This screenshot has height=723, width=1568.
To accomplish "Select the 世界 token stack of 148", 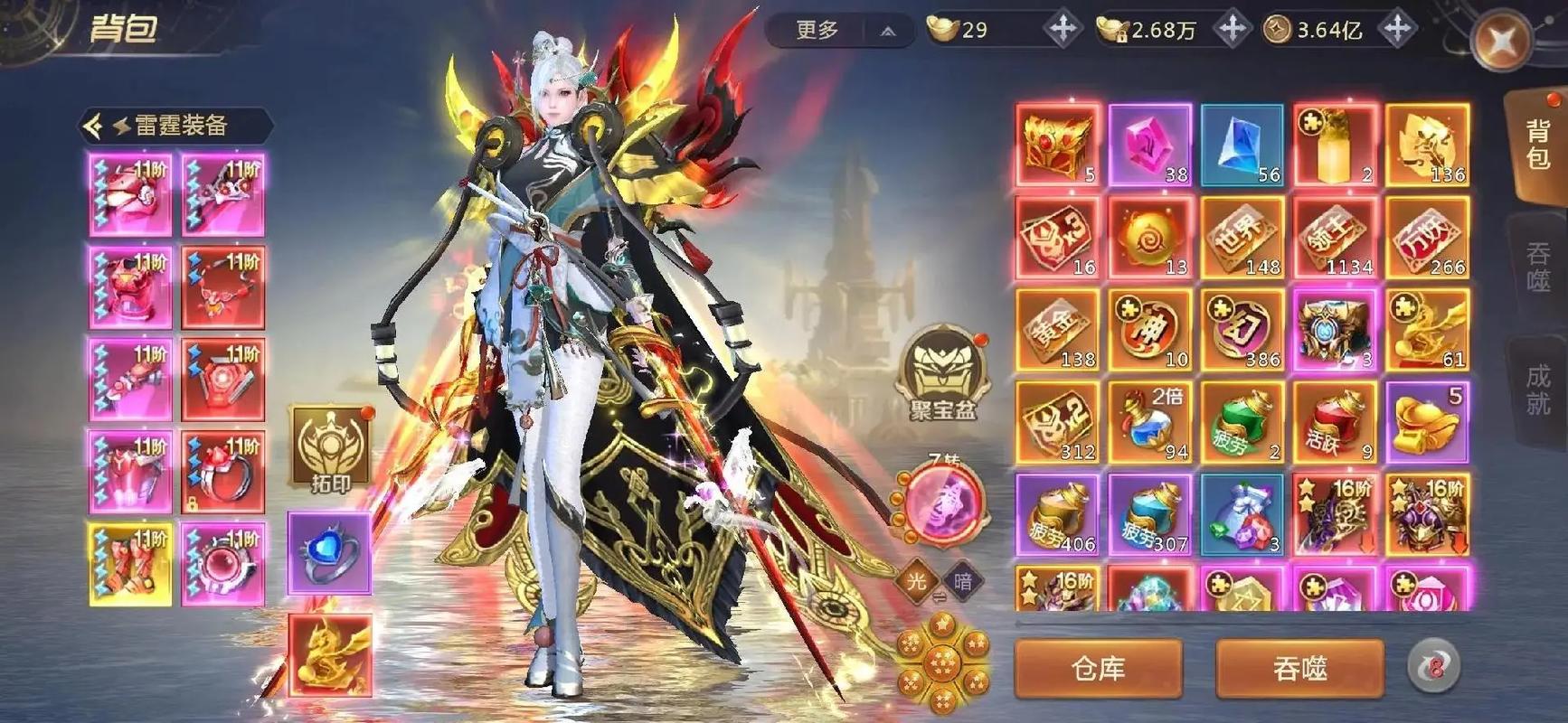I will pos(1242,238).
